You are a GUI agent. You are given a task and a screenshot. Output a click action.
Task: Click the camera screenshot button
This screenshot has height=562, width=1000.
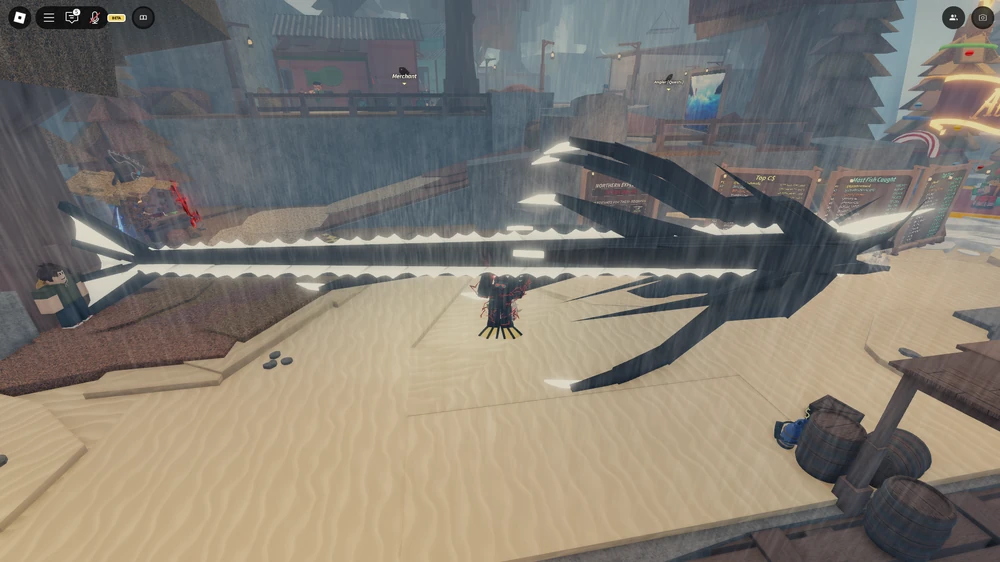click(982, 17)
